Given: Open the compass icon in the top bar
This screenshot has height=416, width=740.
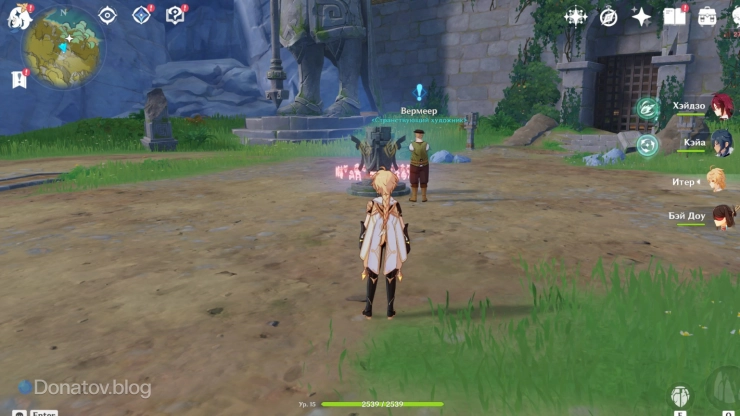Looking at the screenshot, I should click(608, 17).
